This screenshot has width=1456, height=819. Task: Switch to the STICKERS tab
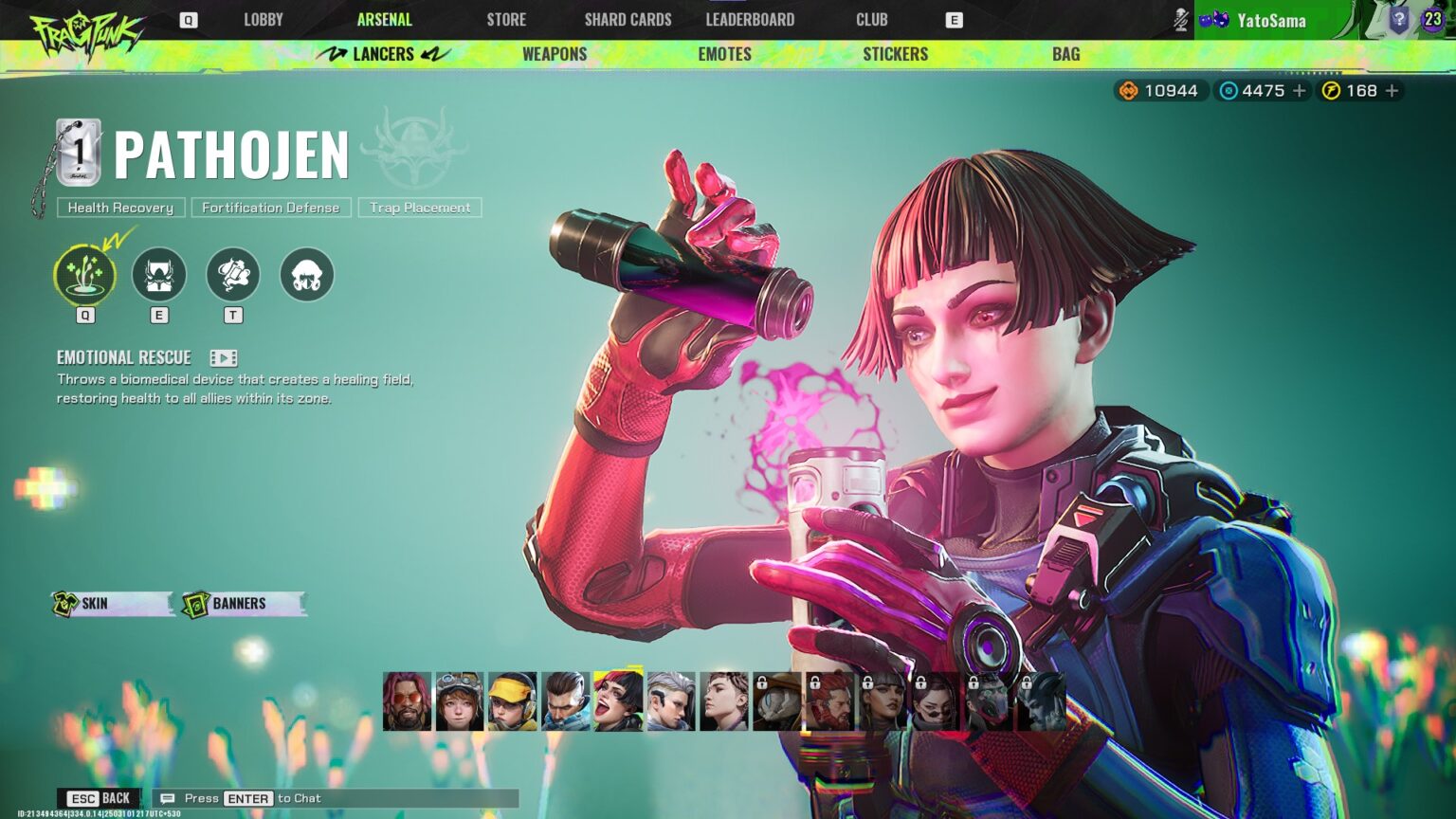895,54
